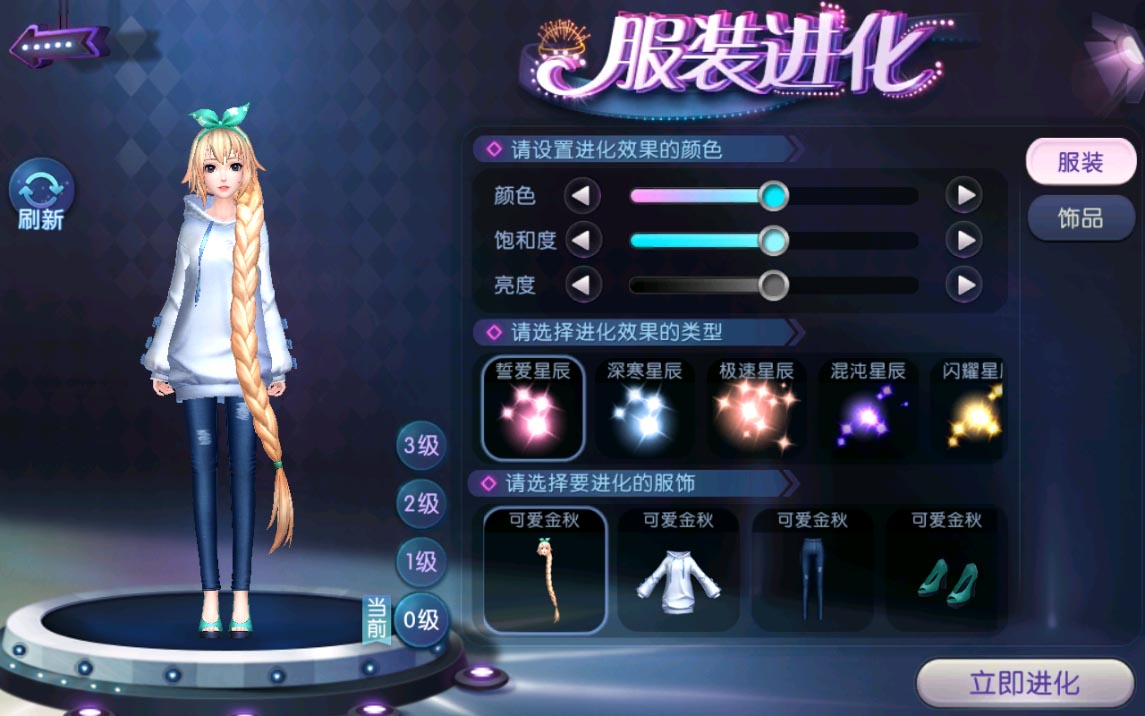
Task: Preview evolution level 3级
Action: click(x=421, y=445)
